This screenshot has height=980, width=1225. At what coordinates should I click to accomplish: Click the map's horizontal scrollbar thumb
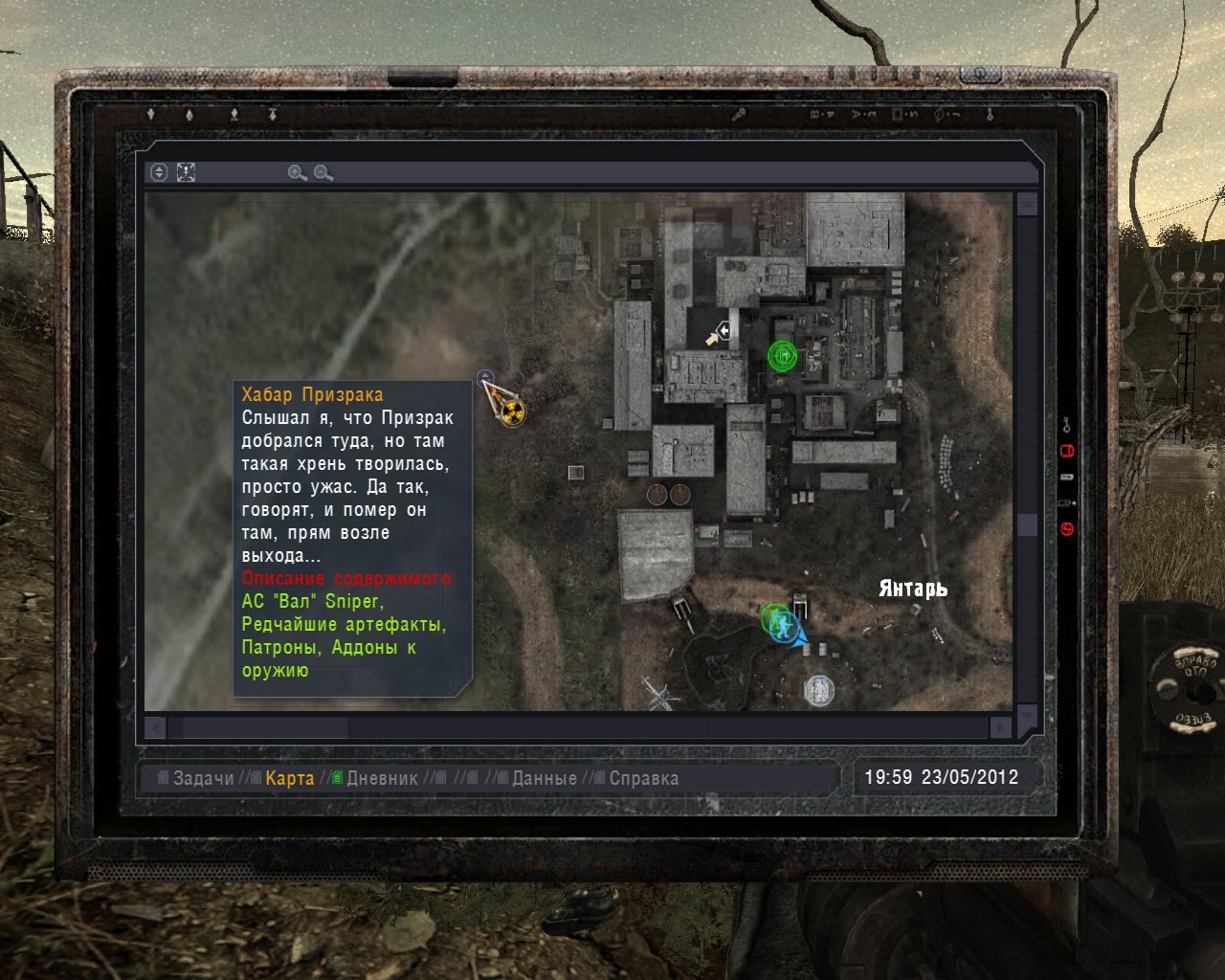[264, 727]
